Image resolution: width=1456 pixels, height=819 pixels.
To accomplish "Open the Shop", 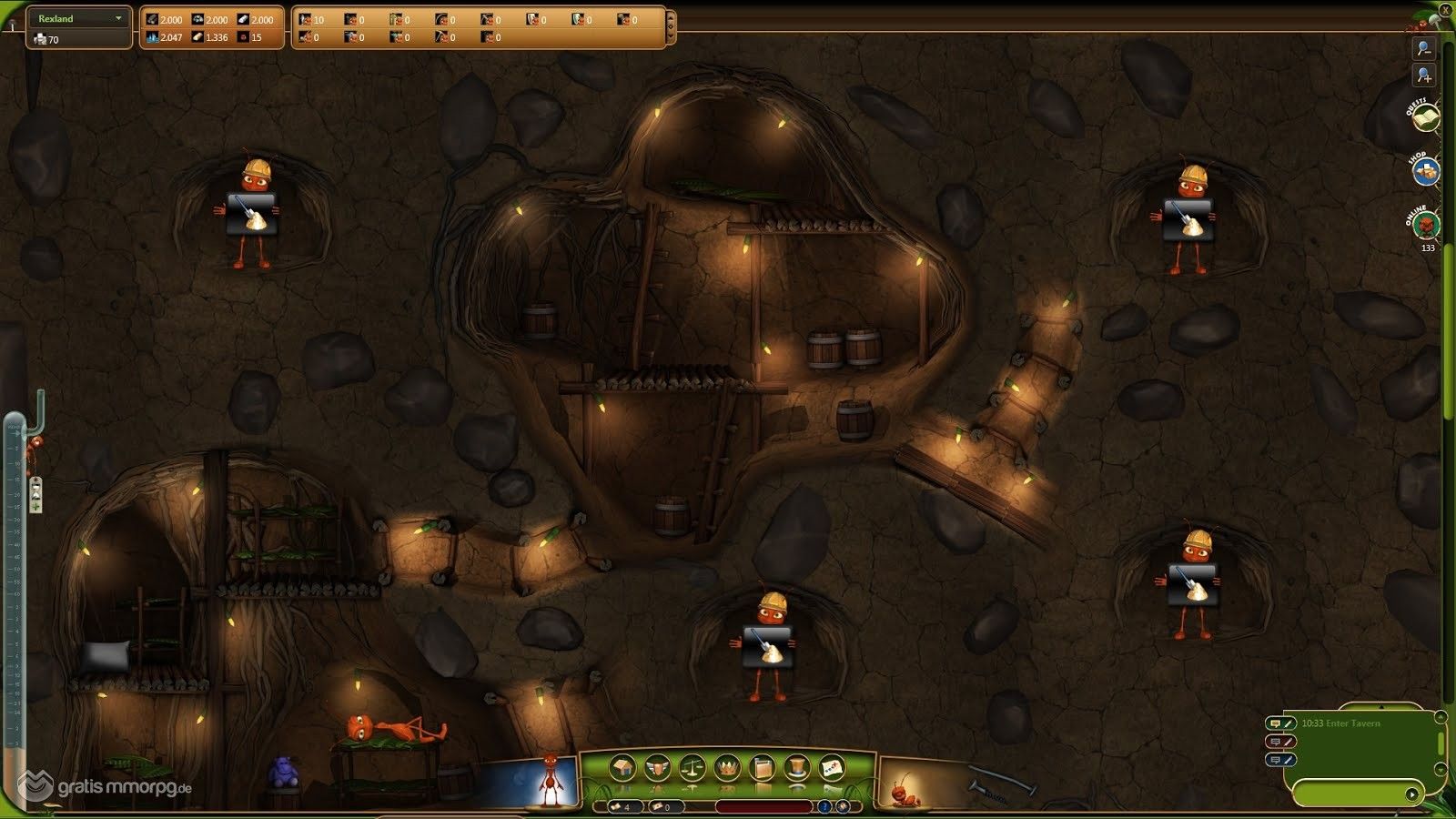I will 1426,170.
